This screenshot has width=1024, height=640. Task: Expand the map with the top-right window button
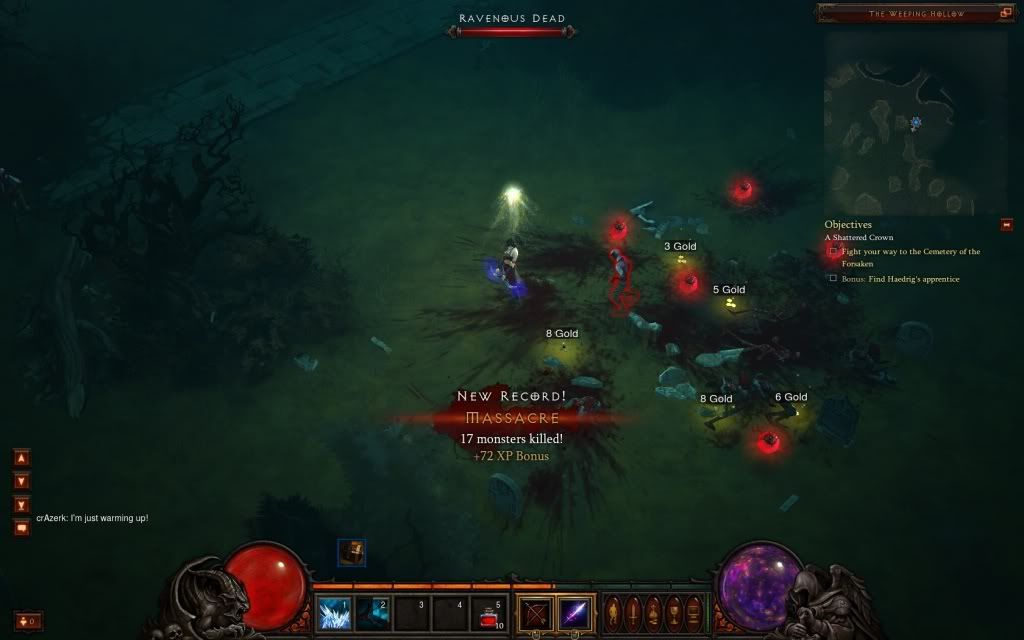point(1005,13)
